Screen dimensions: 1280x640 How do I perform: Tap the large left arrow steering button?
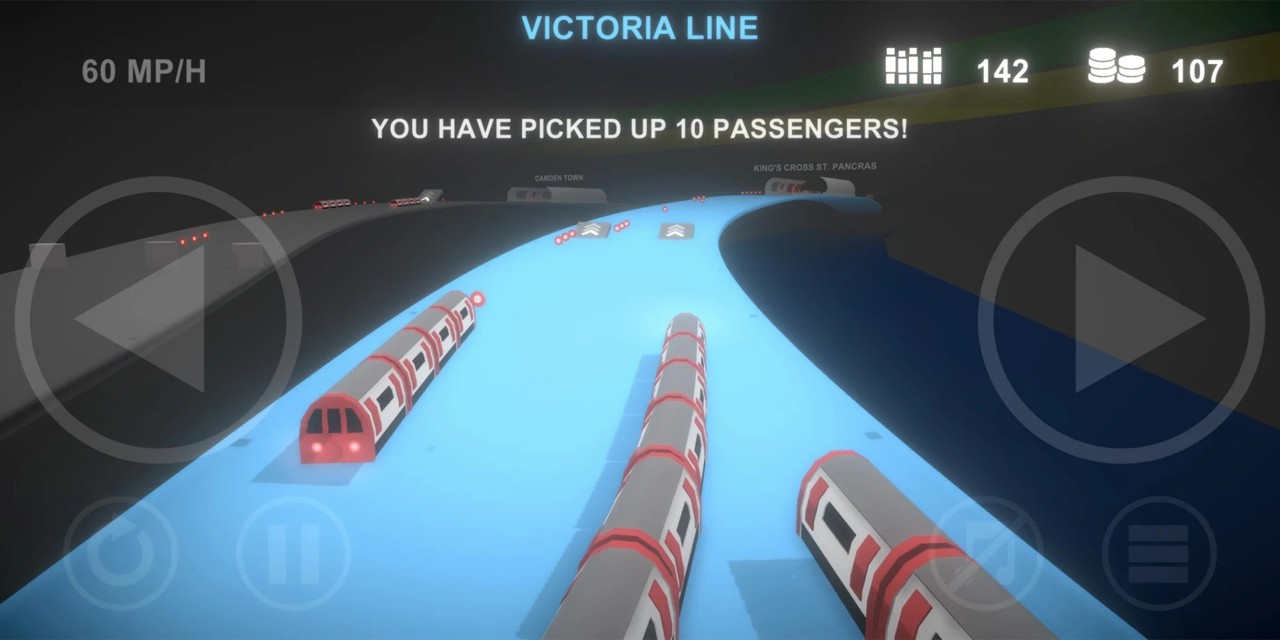point(157,320)
